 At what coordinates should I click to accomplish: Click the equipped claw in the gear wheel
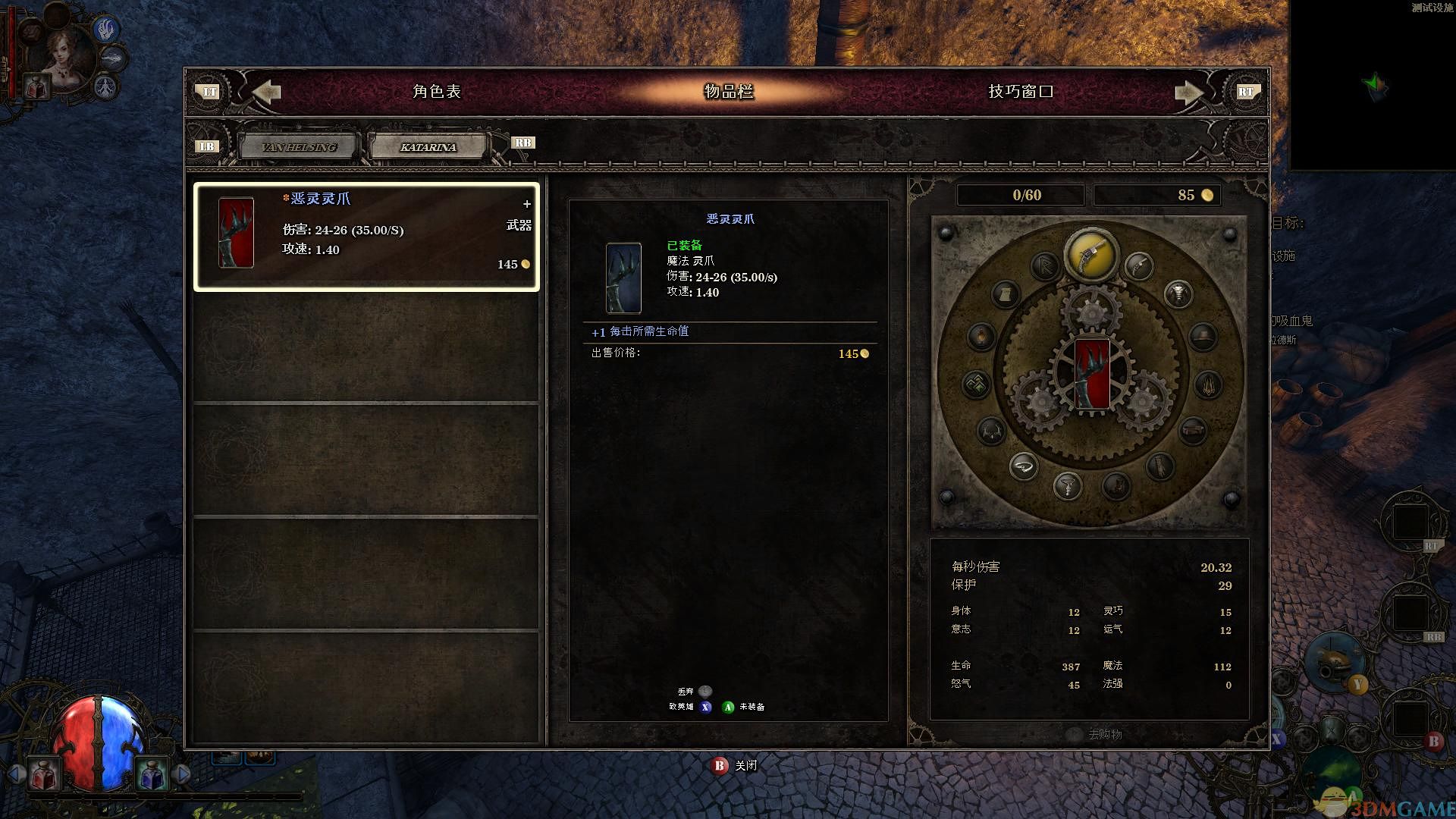point(1092,373)
